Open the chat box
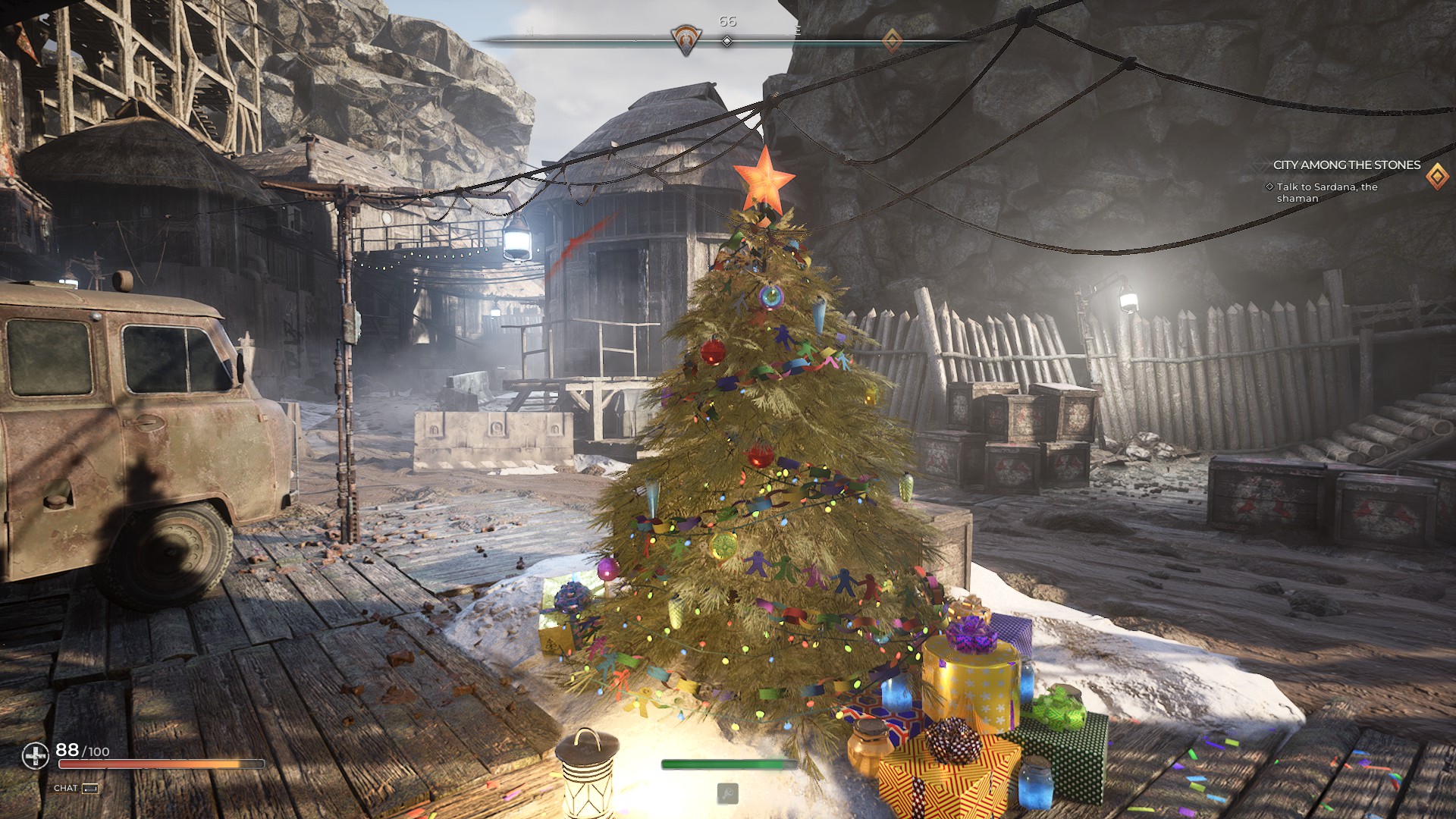 tap(77, 788)
